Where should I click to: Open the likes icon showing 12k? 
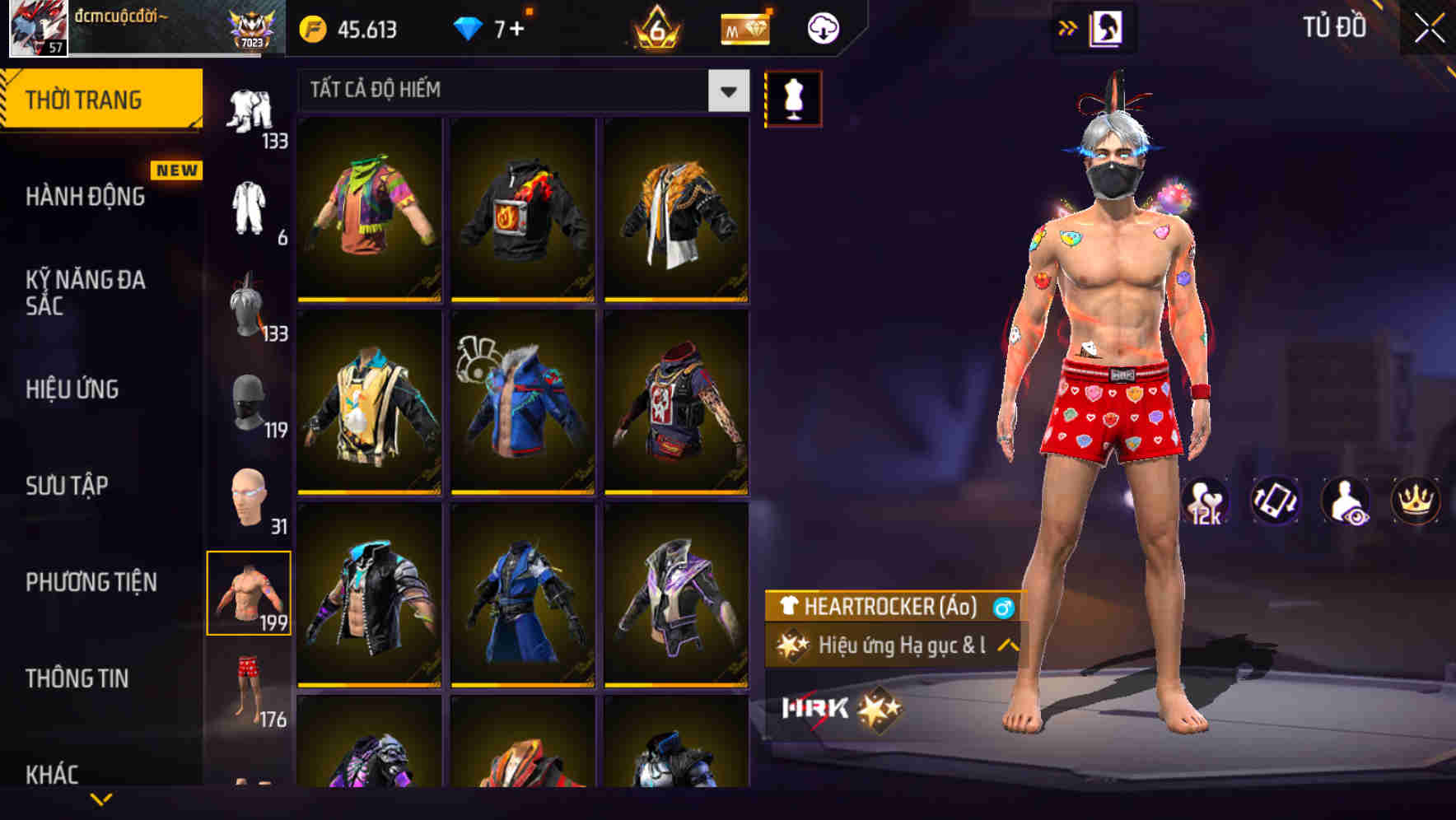tap(1204, 501)
